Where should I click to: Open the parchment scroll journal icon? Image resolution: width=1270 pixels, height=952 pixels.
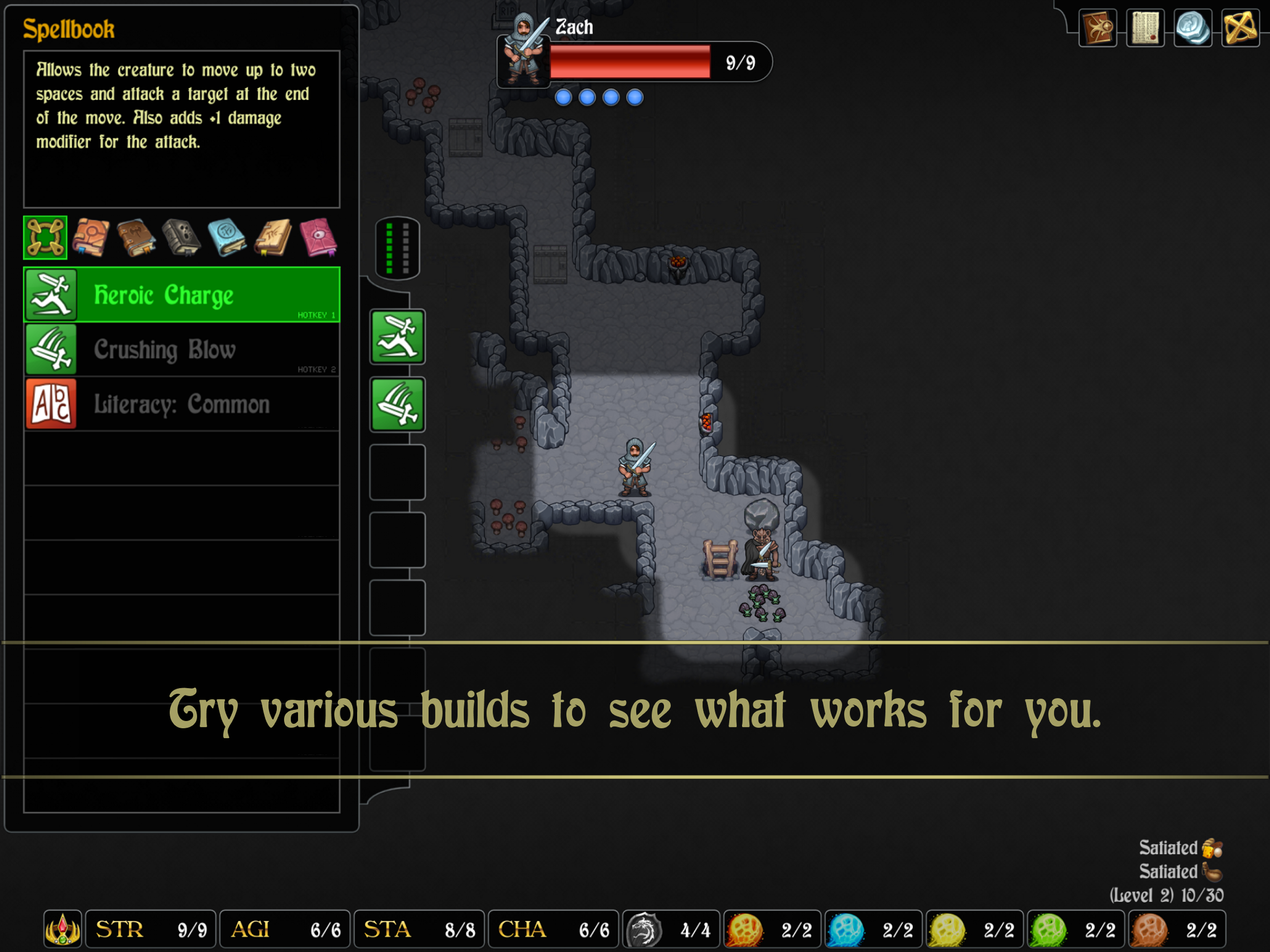(x=1145, y=27)
